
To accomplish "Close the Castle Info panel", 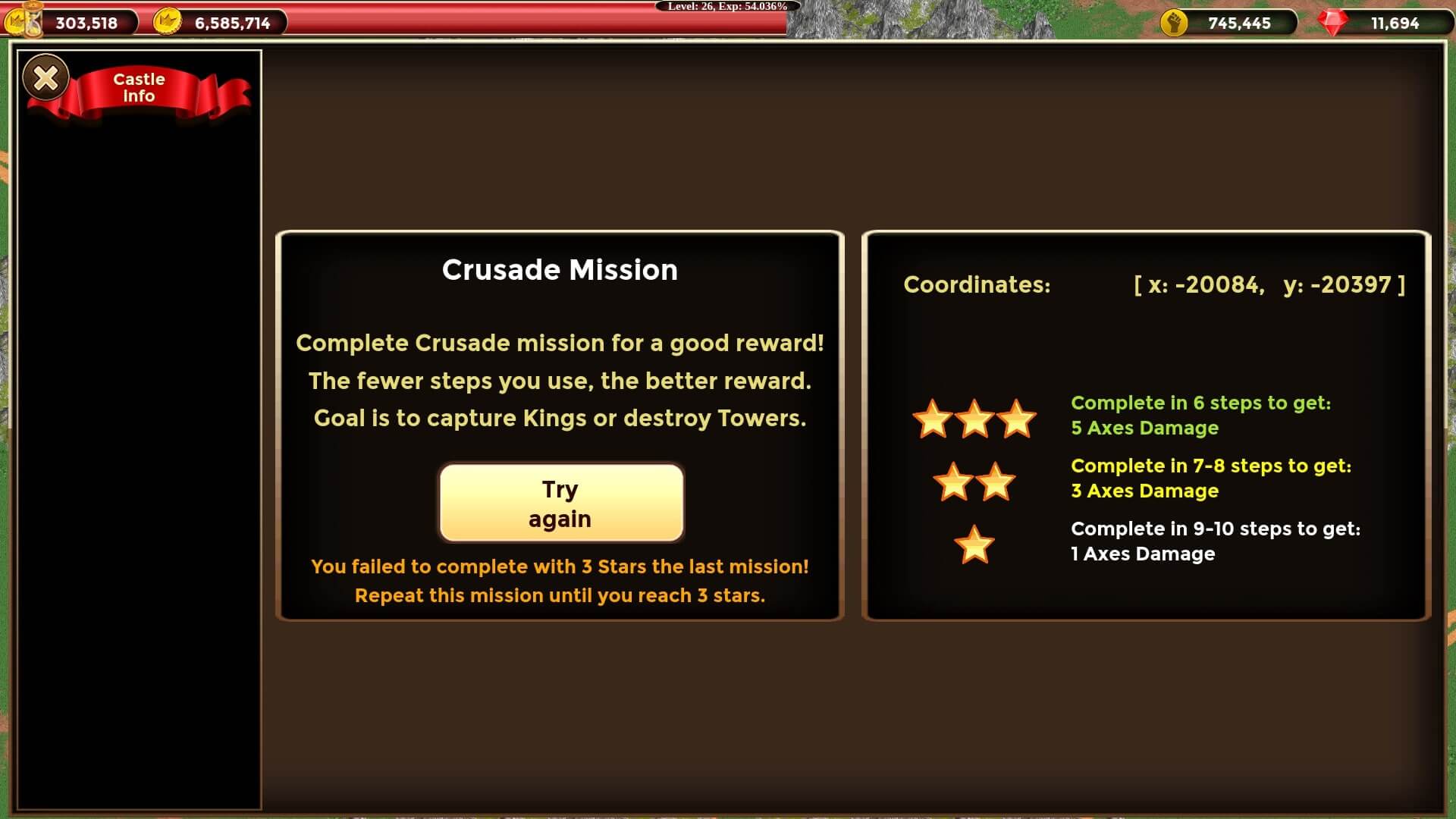I will pos(46,77).
